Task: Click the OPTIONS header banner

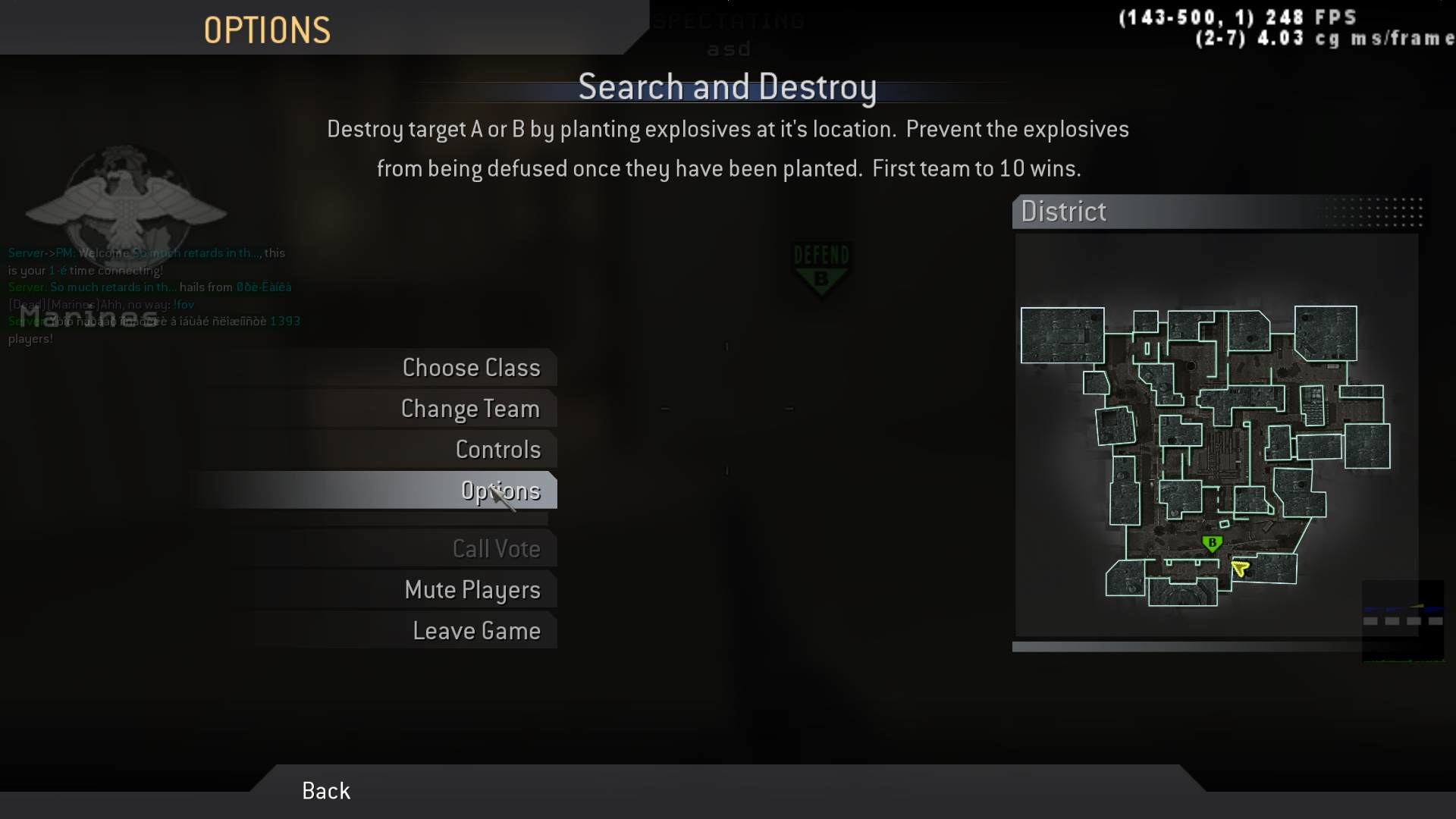Action: click(267, 29)
